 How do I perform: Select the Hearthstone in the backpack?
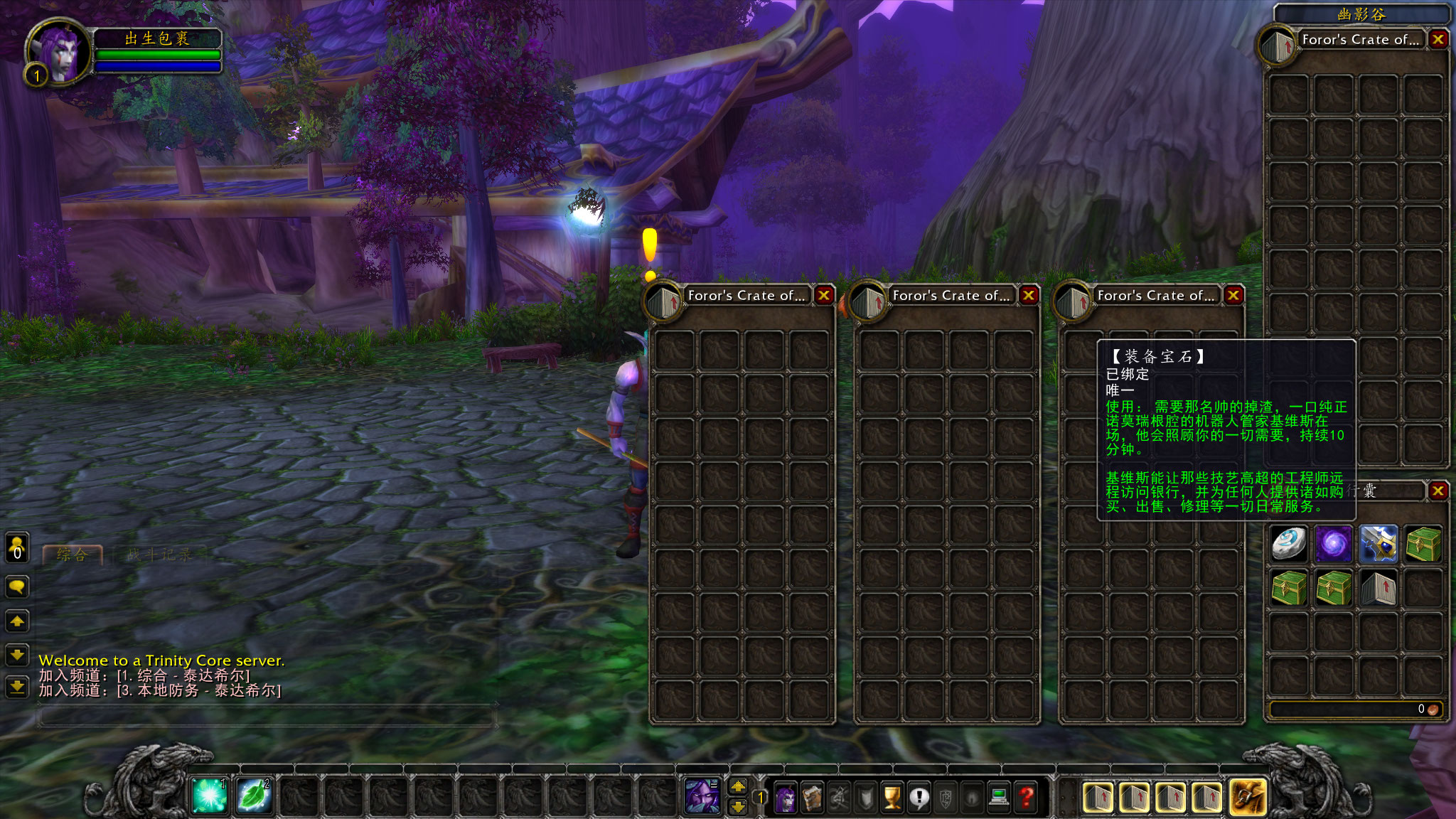1288,545
